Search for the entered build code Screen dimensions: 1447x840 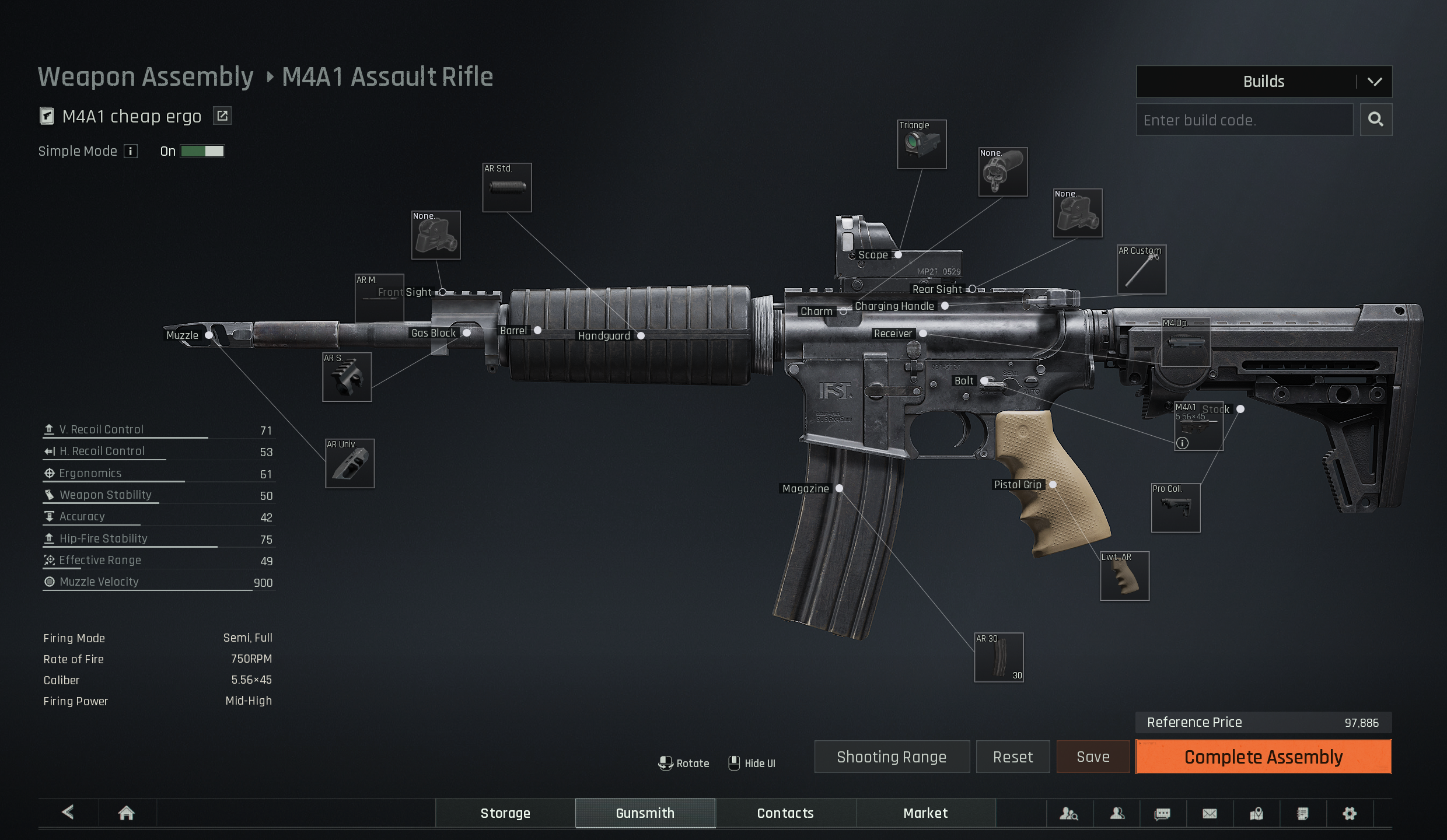[x=1375, y=120]
